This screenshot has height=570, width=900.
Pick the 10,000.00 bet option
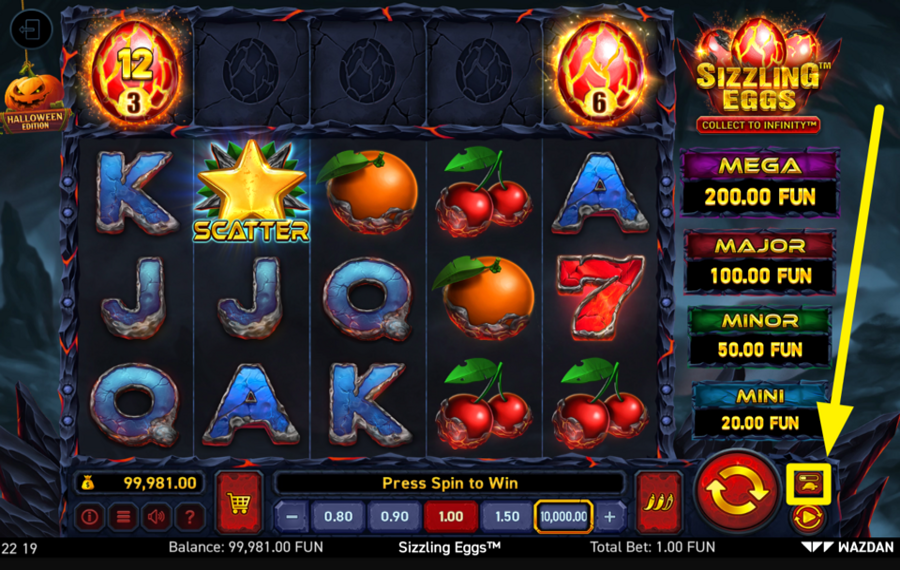click(x=564, y=516)
